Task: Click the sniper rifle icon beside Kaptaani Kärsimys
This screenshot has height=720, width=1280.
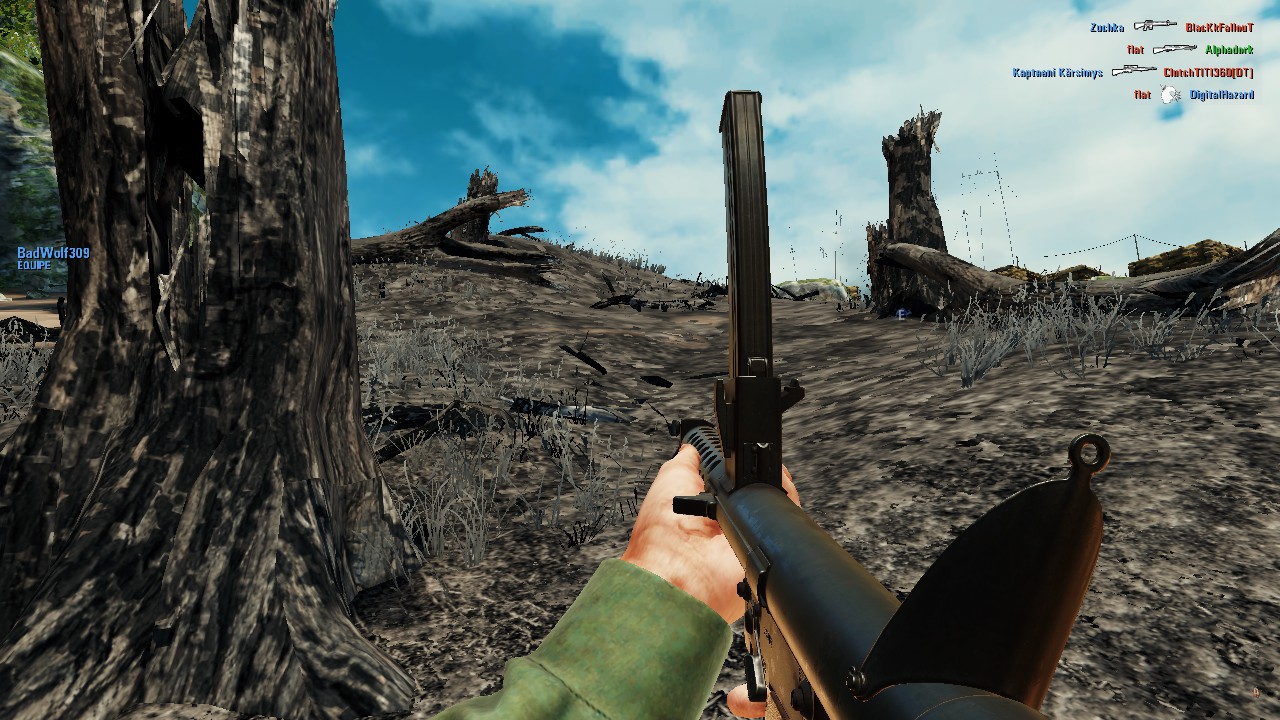Action: point(1135,72)
